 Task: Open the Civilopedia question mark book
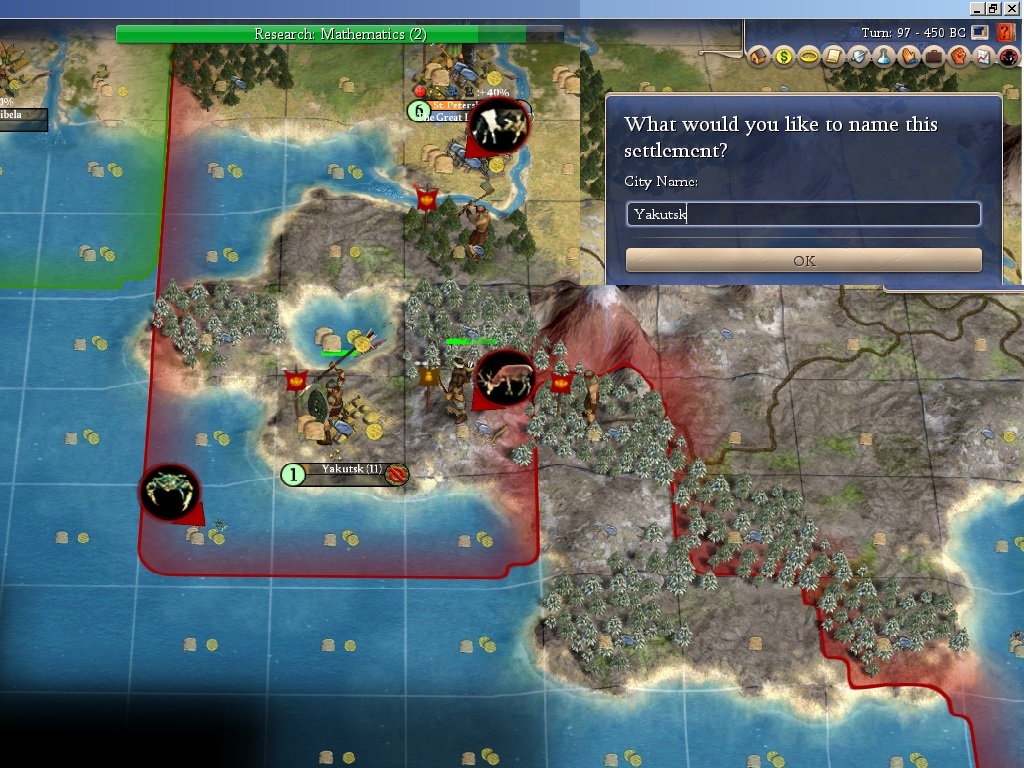1006,32
